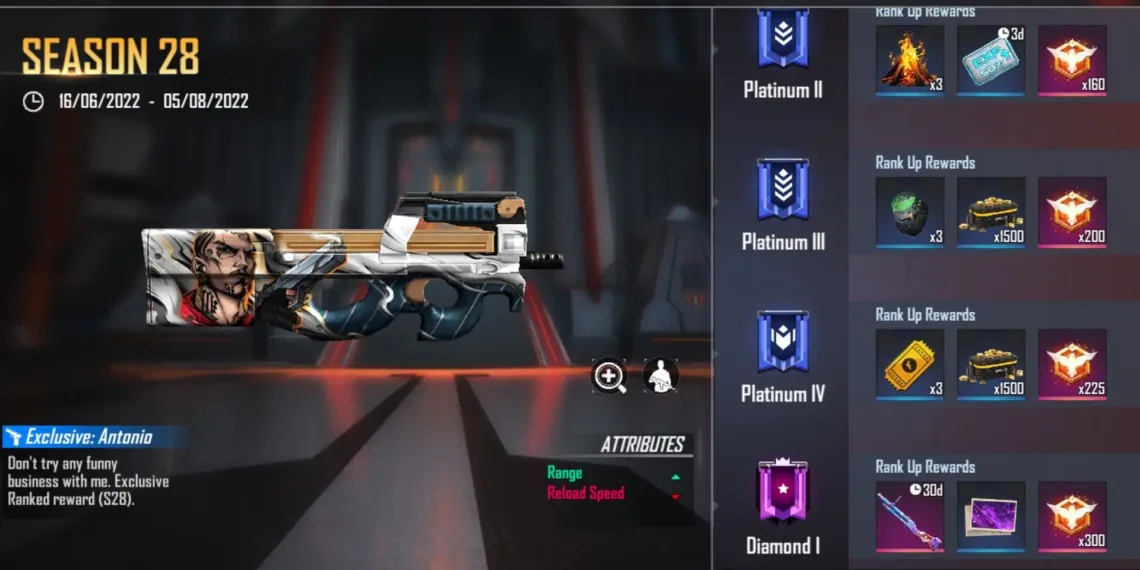Viewport: 1140px width, 570px height.
Task: Inspect the Platinum IV gold x1500 reward
Action: pos(991,364)
